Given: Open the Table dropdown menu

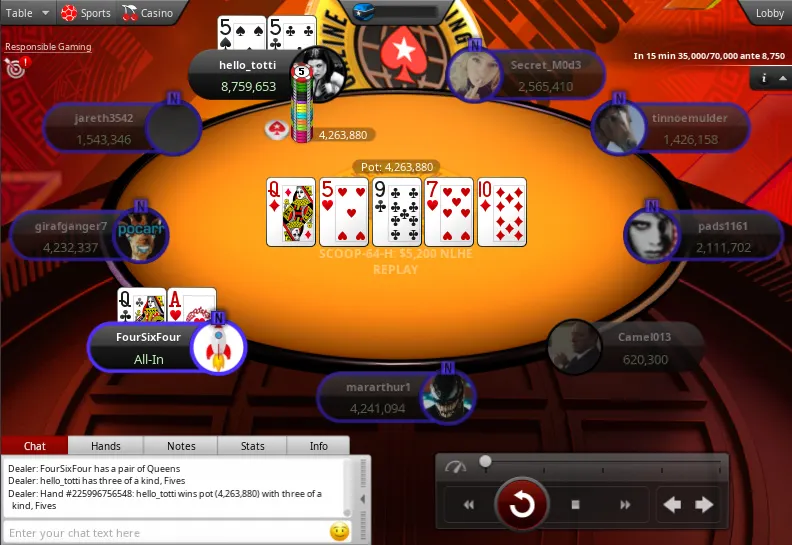Looking at the screenshot, I should pyautogui.click(x=27, y=13).
